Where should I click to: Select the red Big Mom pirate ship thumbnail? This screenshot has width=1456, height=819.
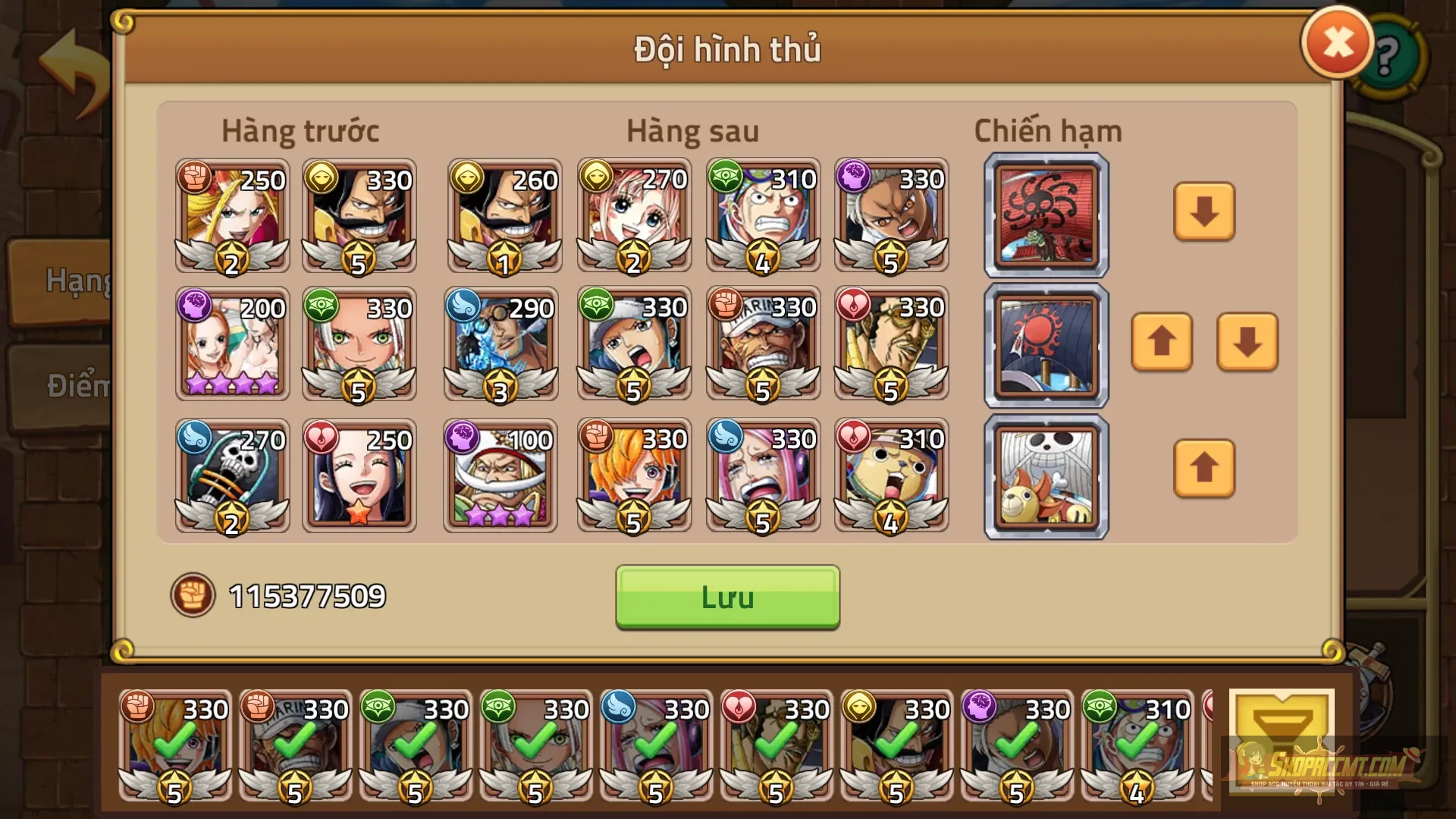(1046, 215)
